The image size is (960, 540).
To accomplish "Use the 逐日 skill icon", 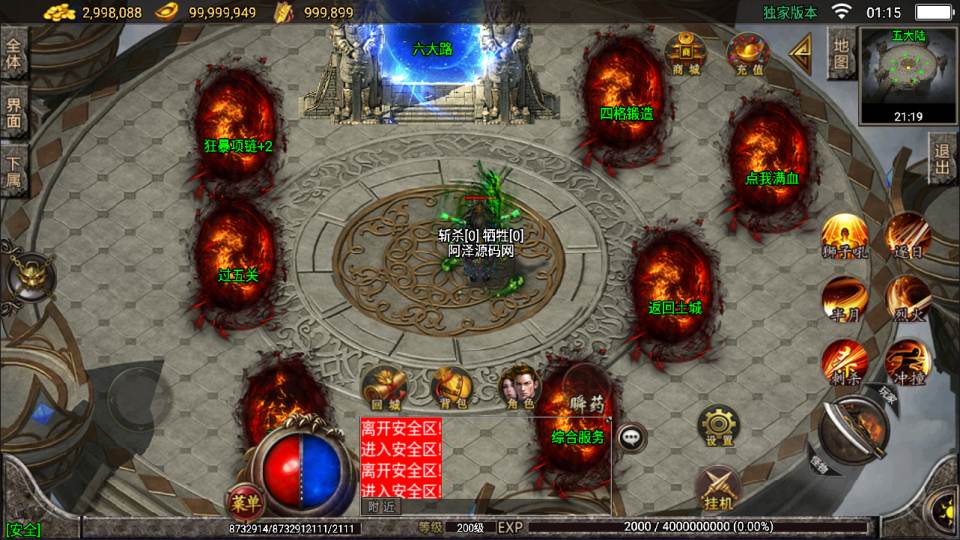I will coord(908,235).
